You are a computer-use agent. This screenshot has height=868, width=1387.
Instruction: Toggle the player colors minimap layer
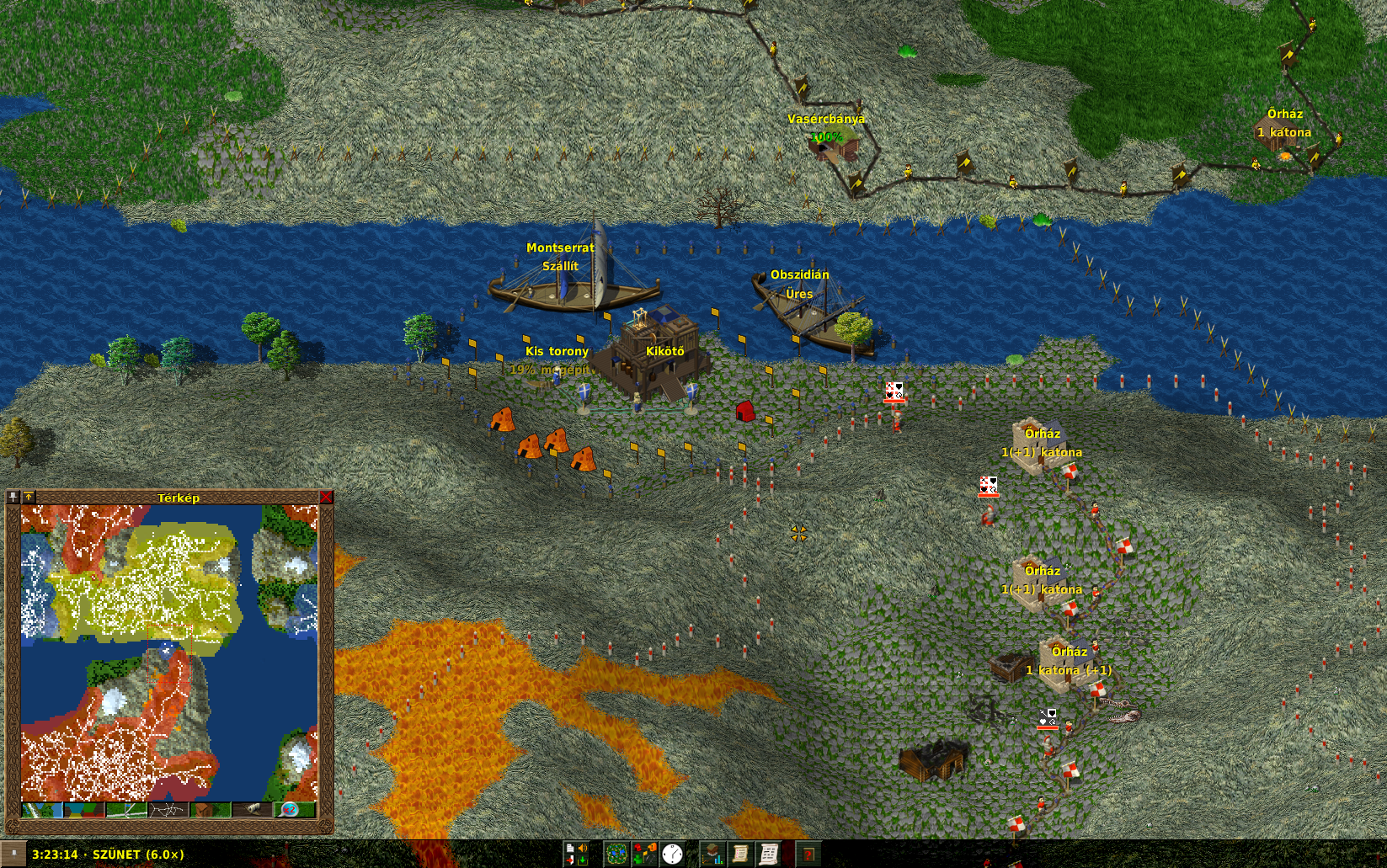point(83,810)
